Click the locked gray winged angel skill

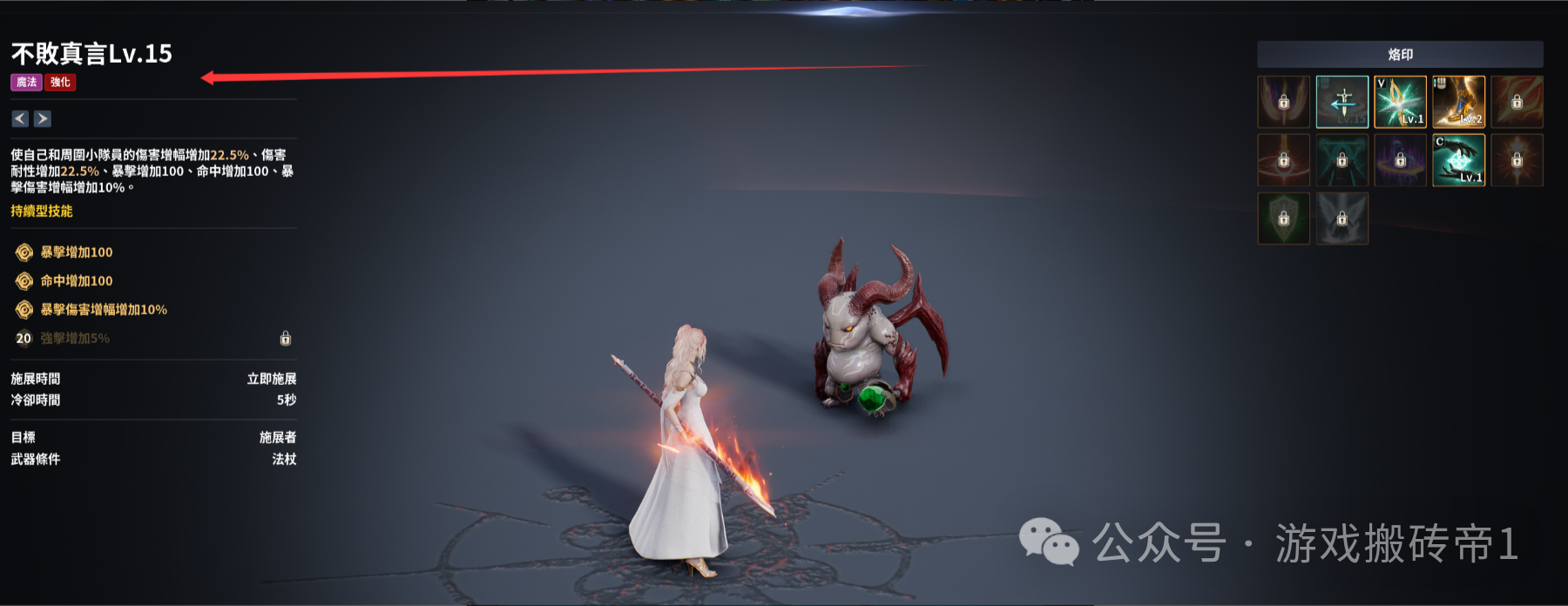[x=1342, y=219]
